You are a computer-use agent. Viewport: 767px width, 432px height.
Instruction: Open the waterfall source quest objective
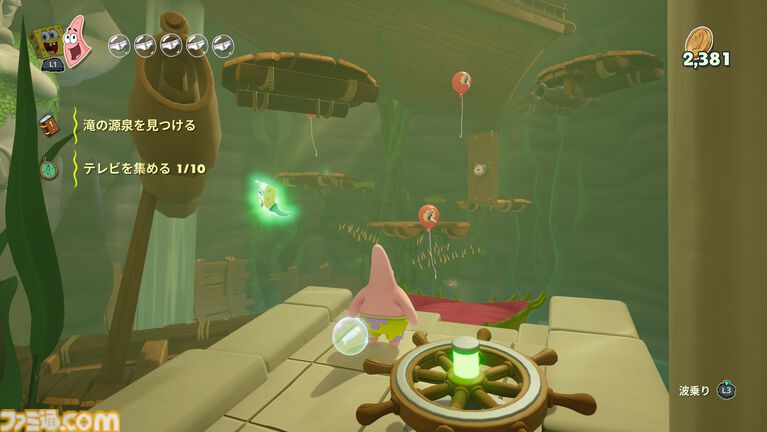click(x=139, y=125)
